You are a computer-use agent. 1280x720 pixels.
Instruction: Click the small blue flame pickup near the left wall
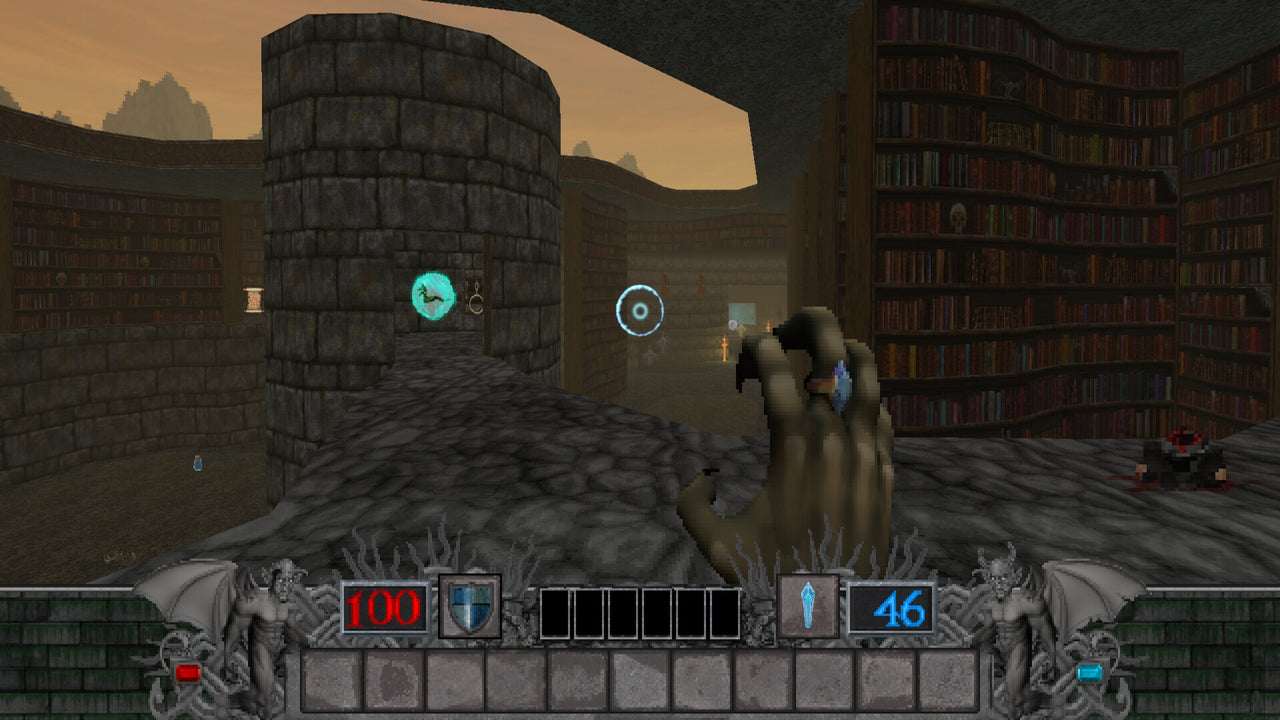coord(196,463)
